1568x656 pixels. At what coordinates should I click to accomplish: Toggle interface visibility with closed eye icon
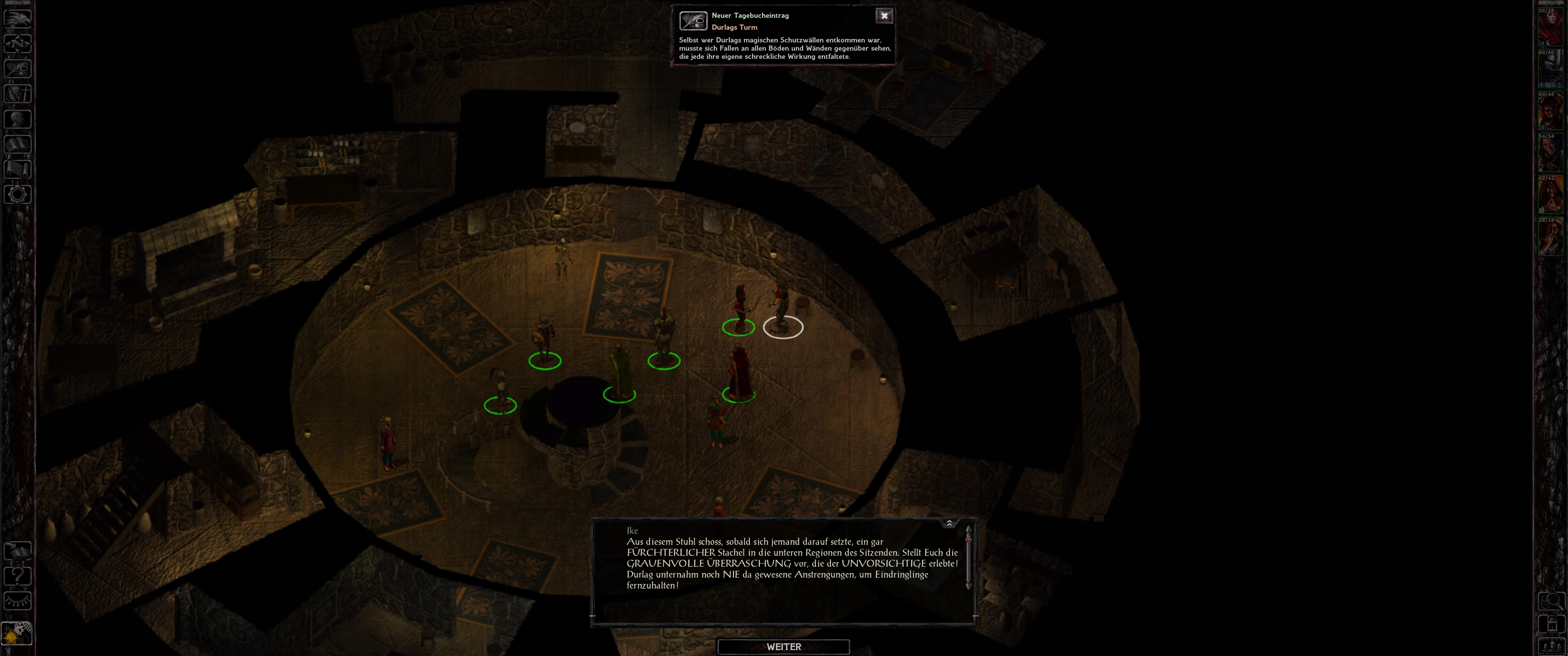point(18,601)
